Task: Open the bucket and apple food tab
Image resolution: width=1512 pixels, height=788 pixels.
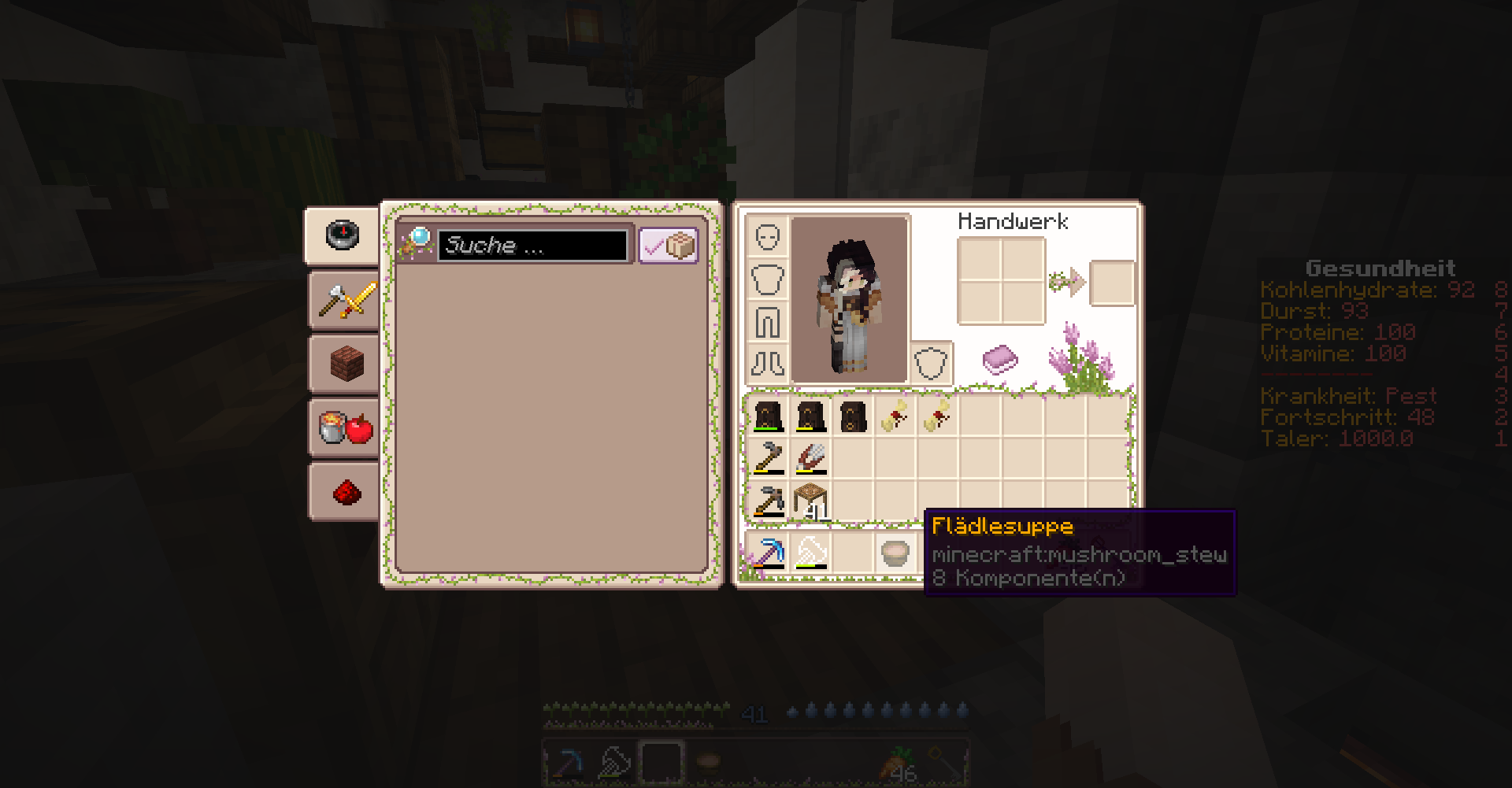Action: pyautogui.click(x=345, y=427)
